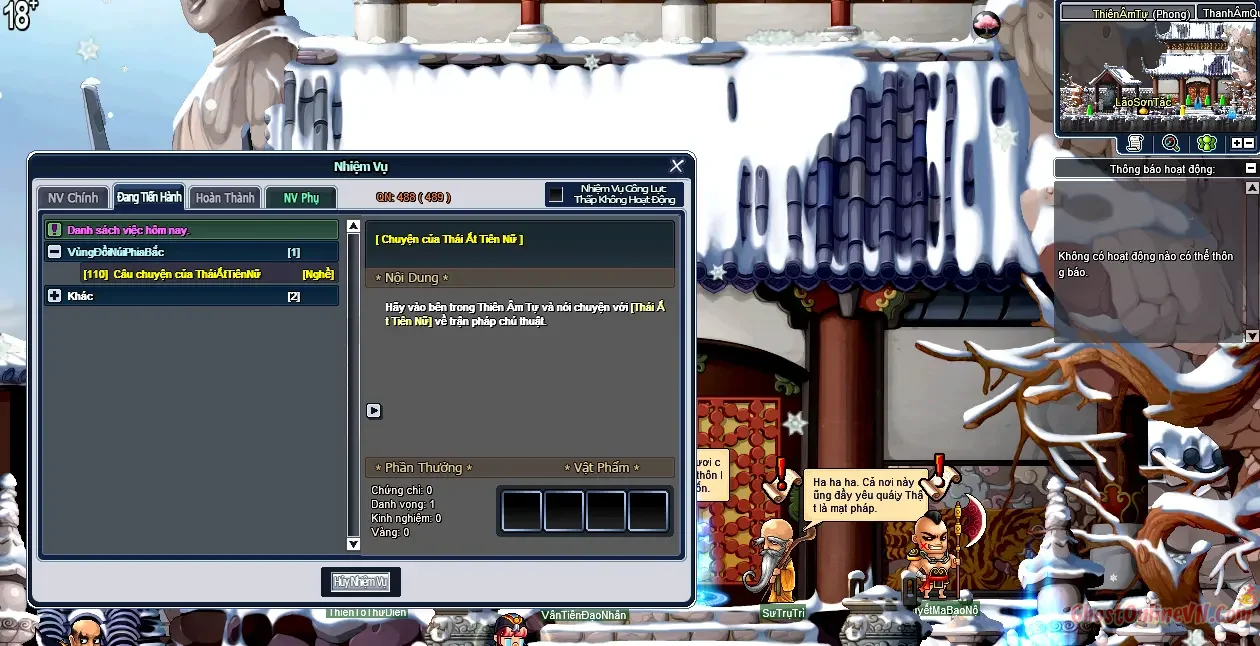Open the green clover icon under minimap
This screenshot has width=1260, height=646.
pos(1207,143)
